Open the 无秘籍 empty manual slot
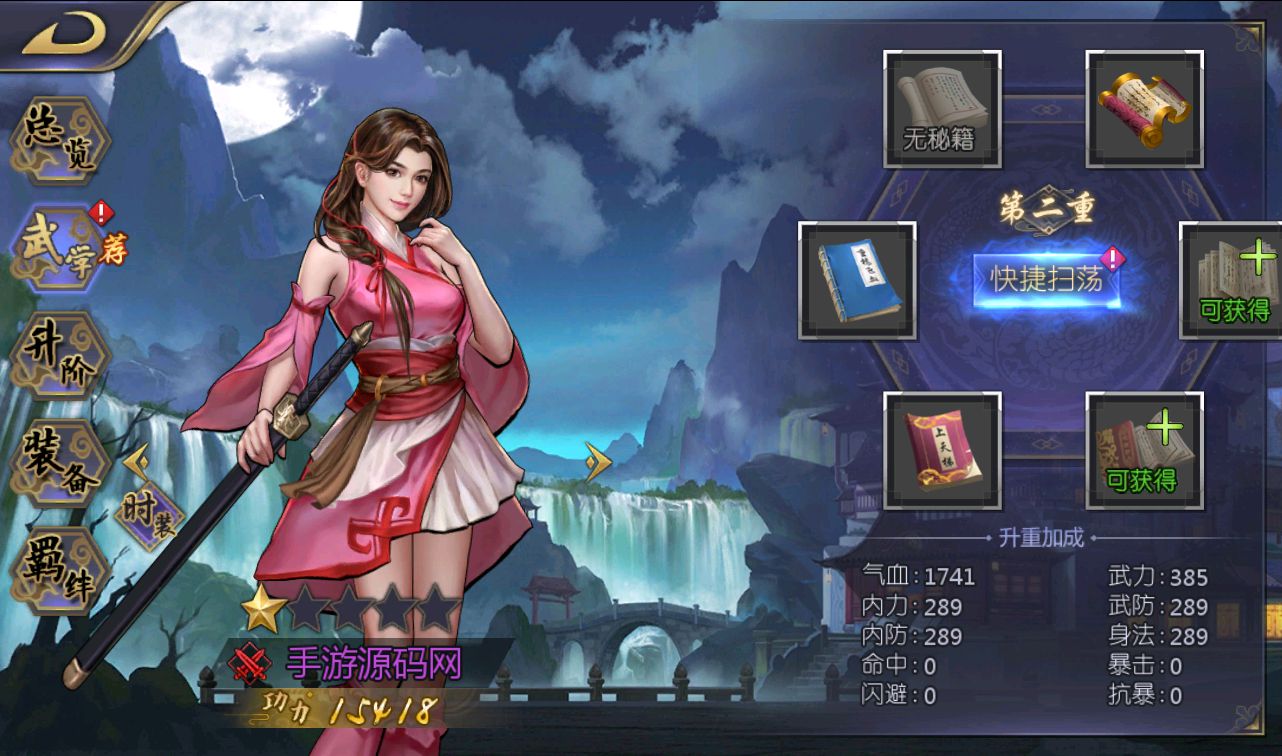 click(x=941, y=107)
